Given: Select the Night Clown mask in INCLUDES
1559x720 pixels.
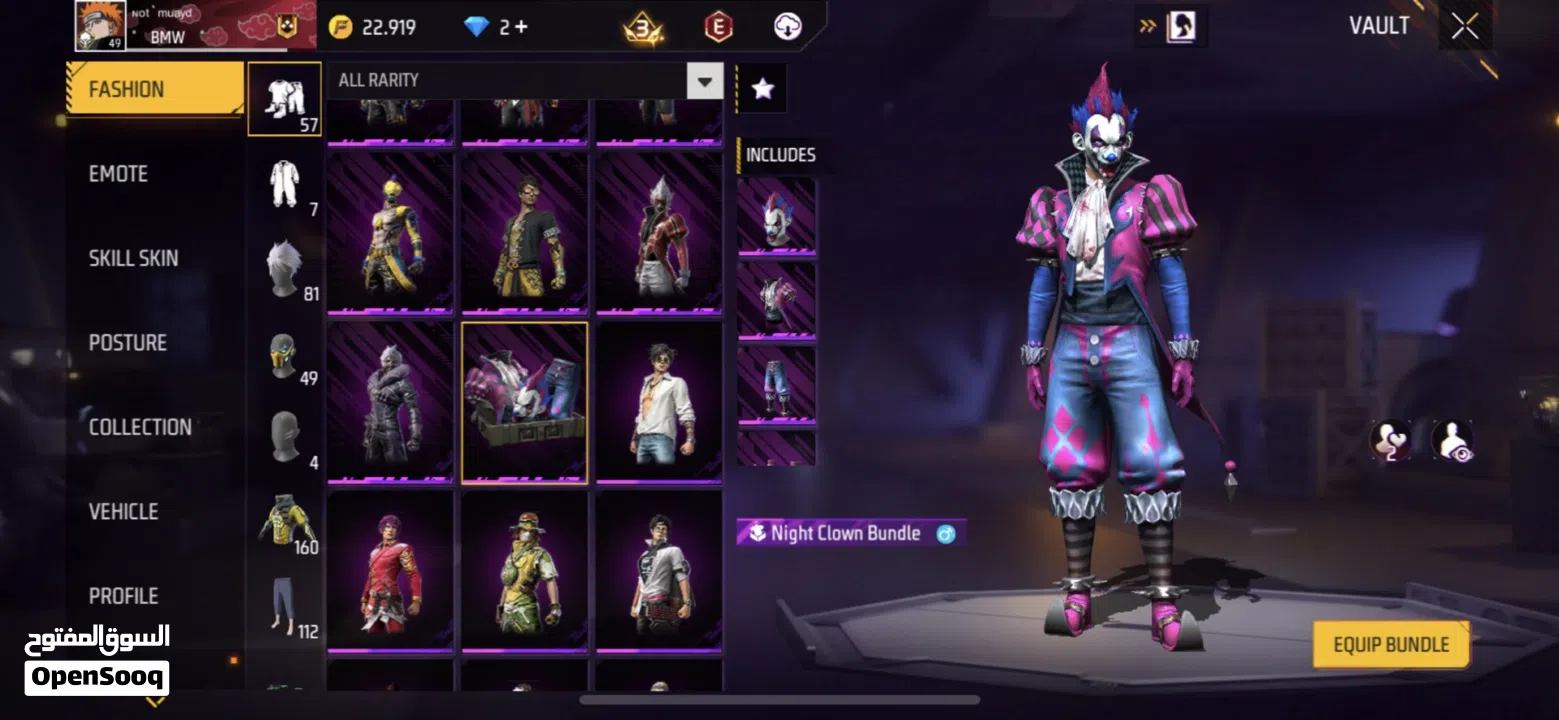Looking at the screenshot, I should [777, 215].
